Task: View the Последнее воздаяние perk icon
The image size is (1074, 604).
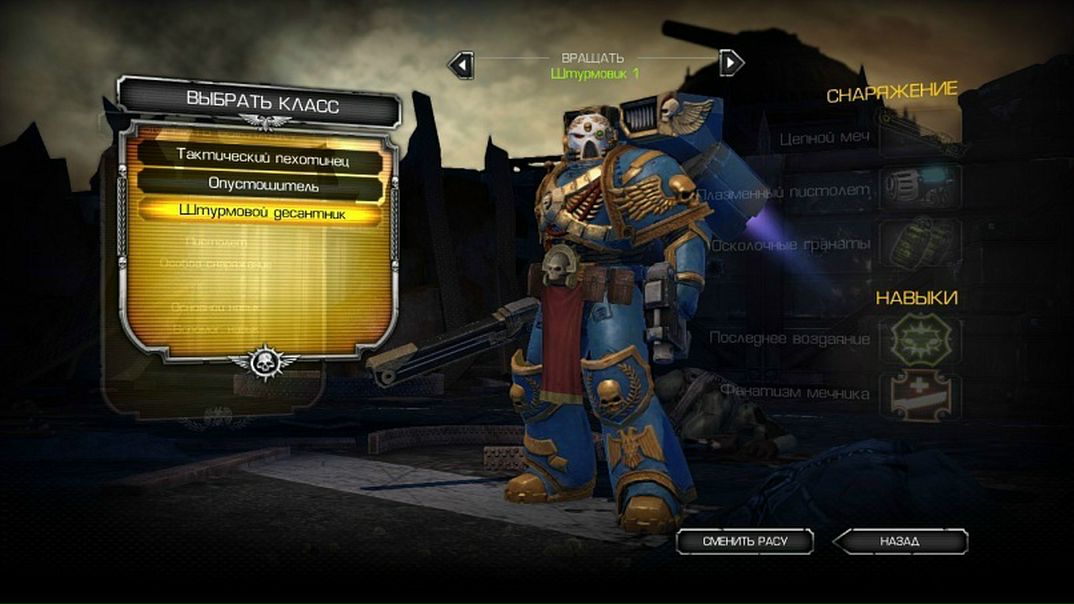Action: coord(919,340)
